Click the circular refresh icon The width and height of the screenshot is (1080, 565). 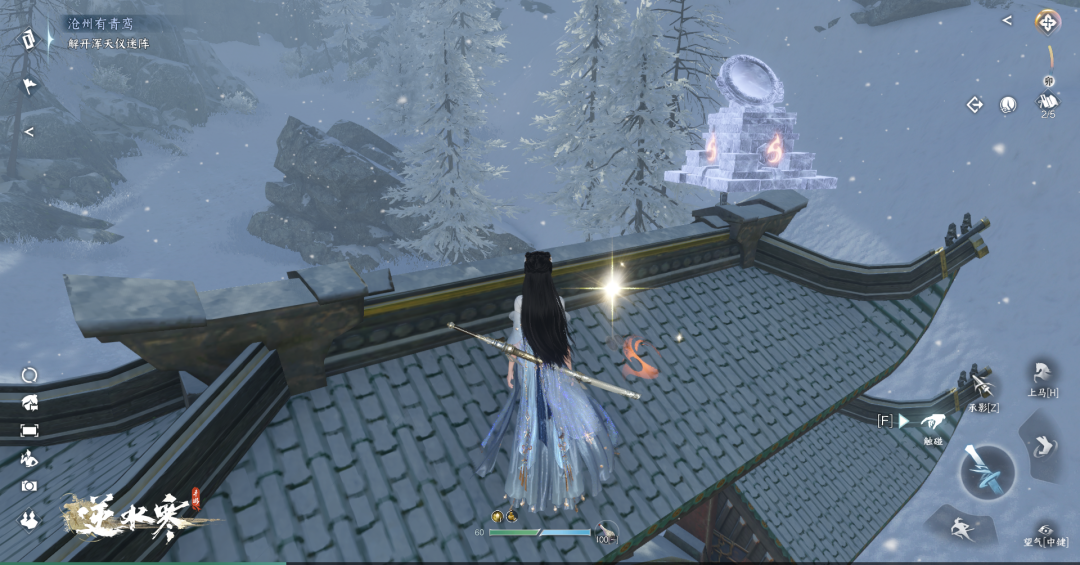click(x=30, y=375)
